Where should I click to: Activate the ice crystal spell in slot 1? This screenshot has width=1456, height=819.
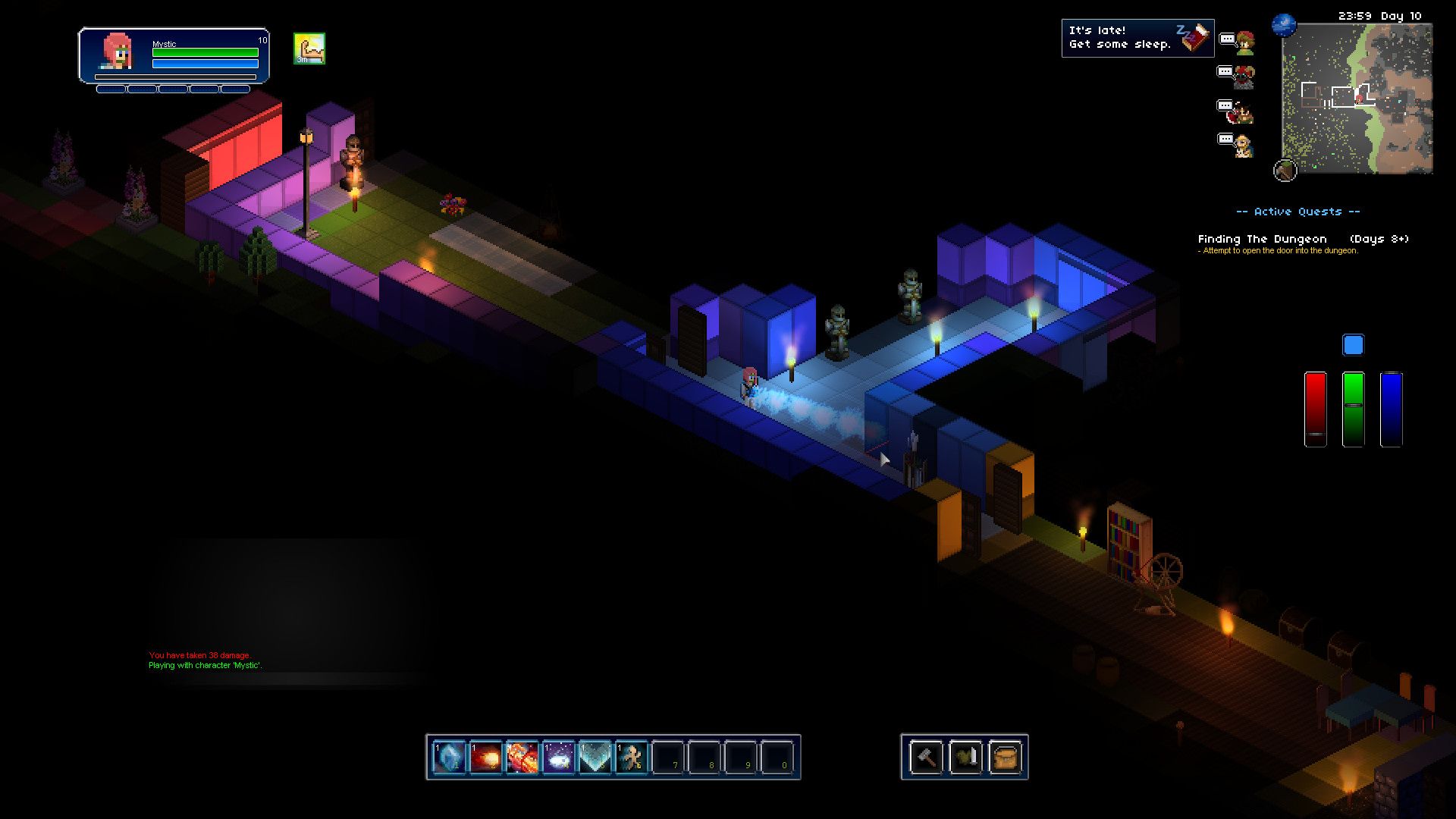[x=449, y=757]
